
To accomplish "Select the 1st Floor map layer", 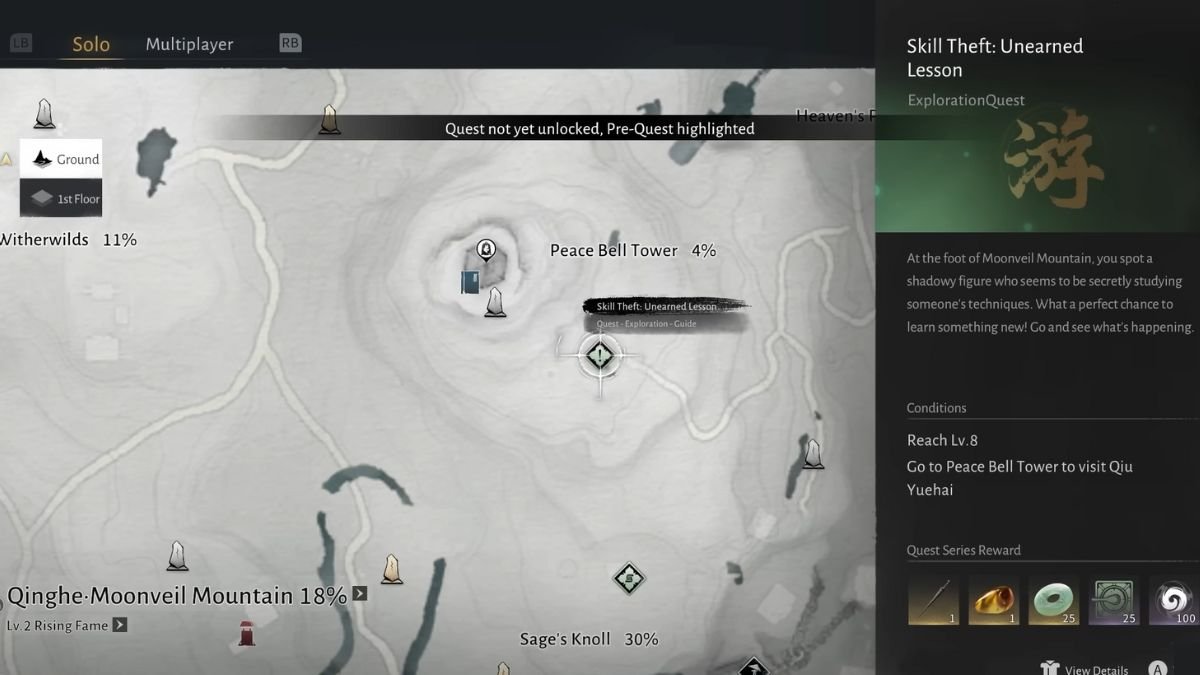I will point(62,198).
